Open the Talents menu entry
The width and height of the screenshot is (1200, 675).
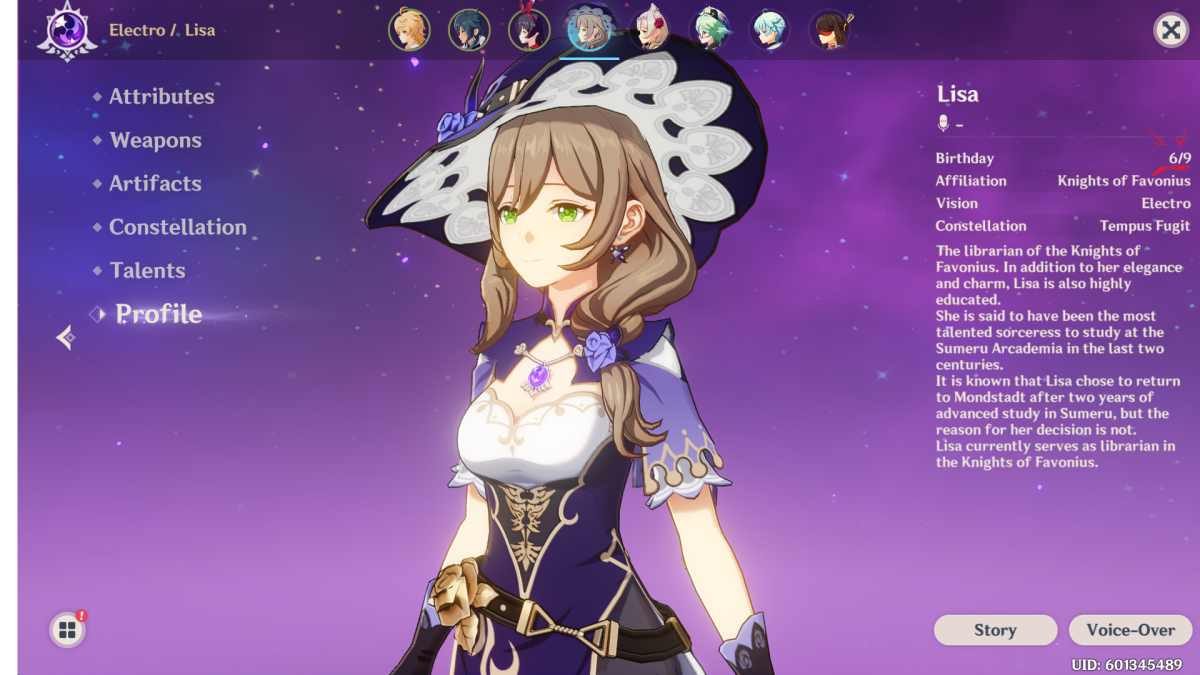point(147,271)
